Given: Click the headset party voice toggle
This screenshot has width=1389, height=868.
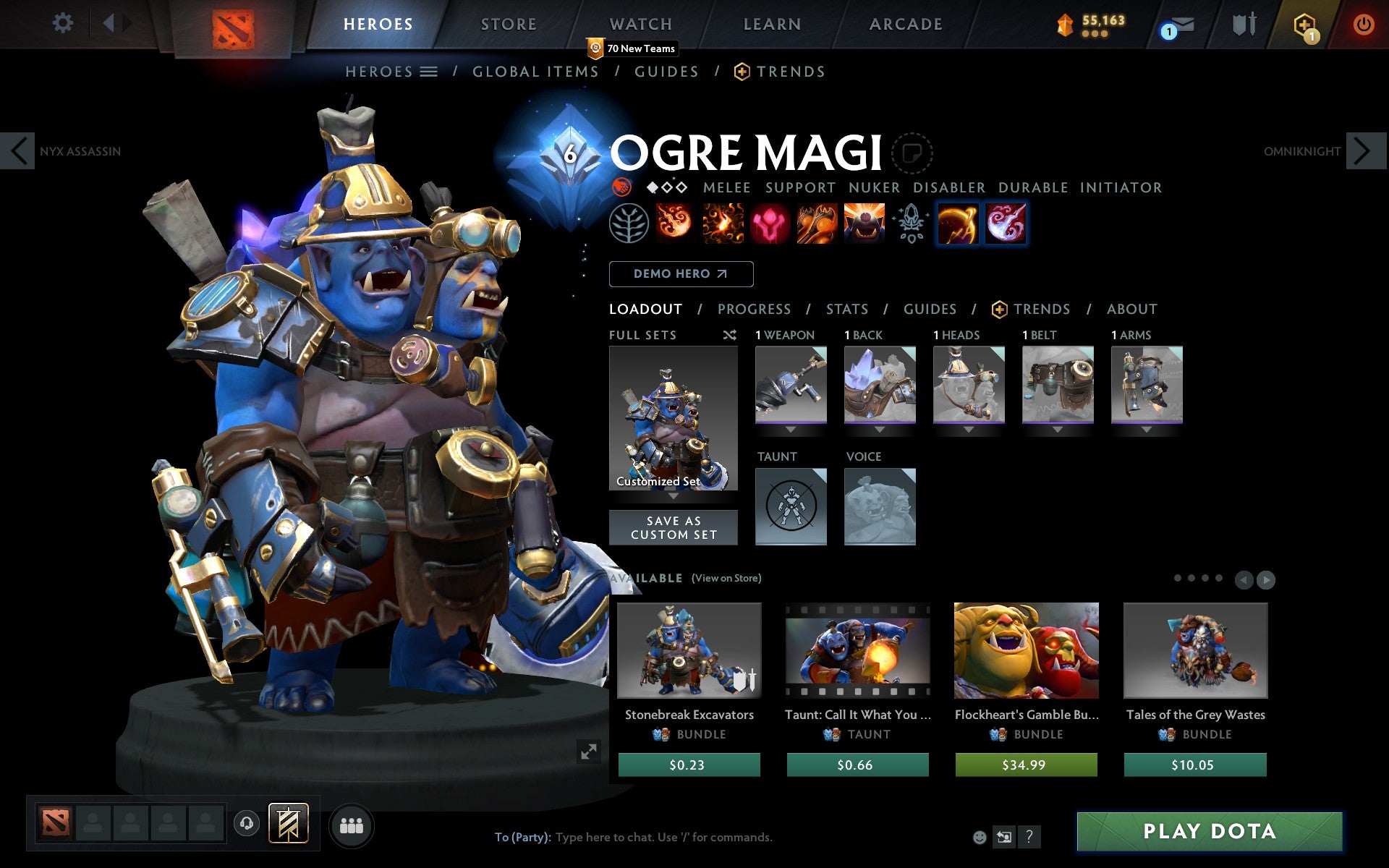Looking at the screenshot, I should pos(245,824).
